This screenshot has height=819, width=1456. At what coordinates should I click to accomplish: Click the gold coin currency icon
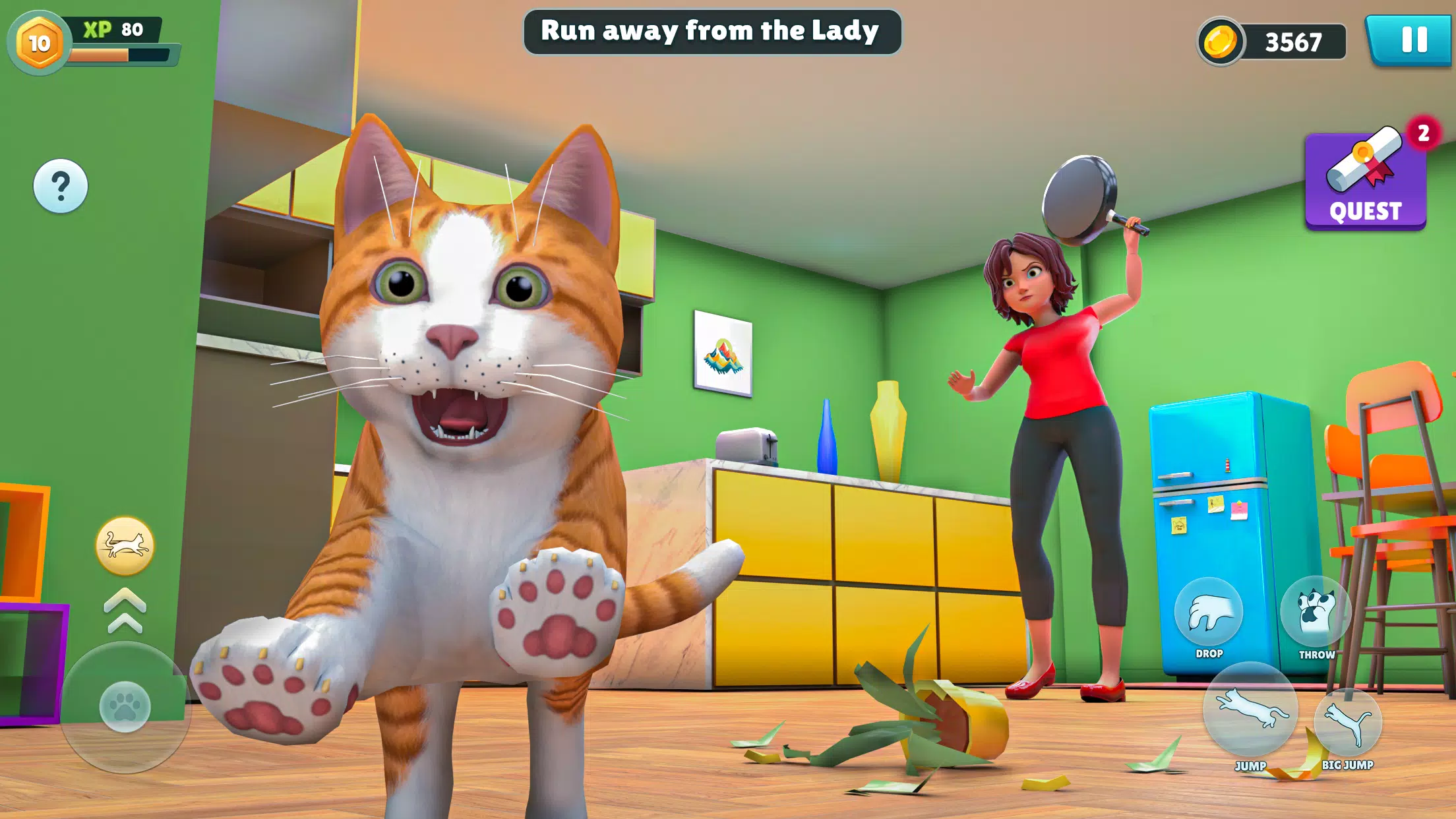coord(1221,42)
